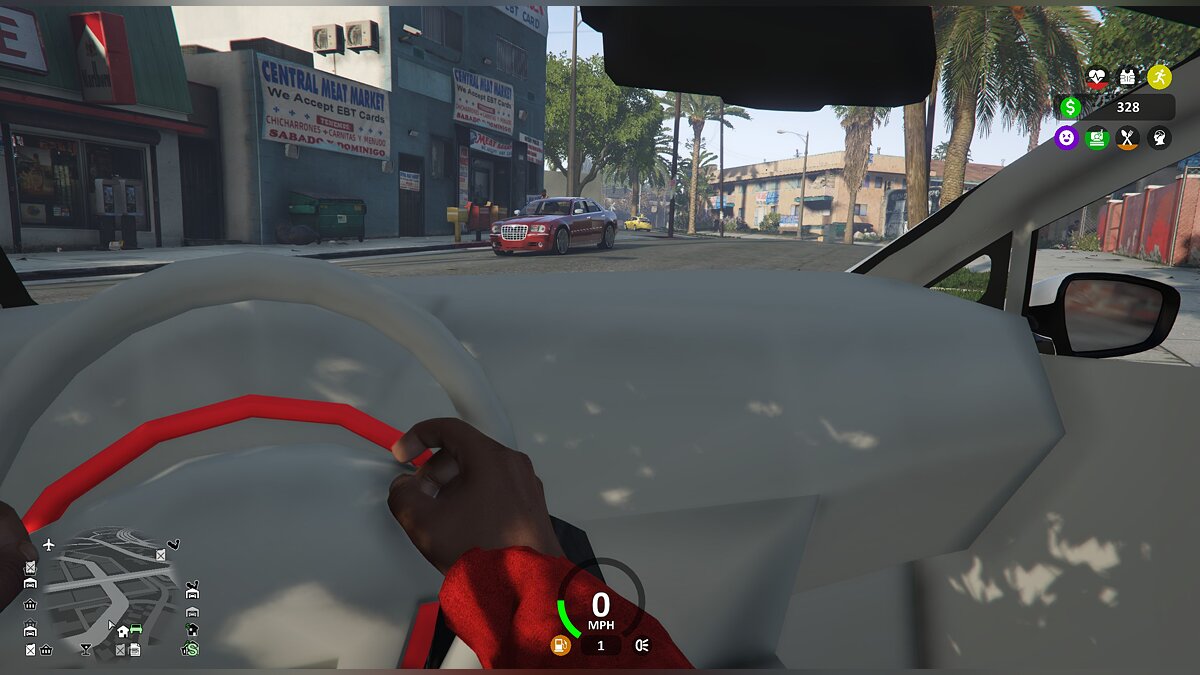Click the yellow running stamina icon
Image resolution: width=1200 pixels, height=675 pixels.
pyautogui.click(x=1159, y=76)
